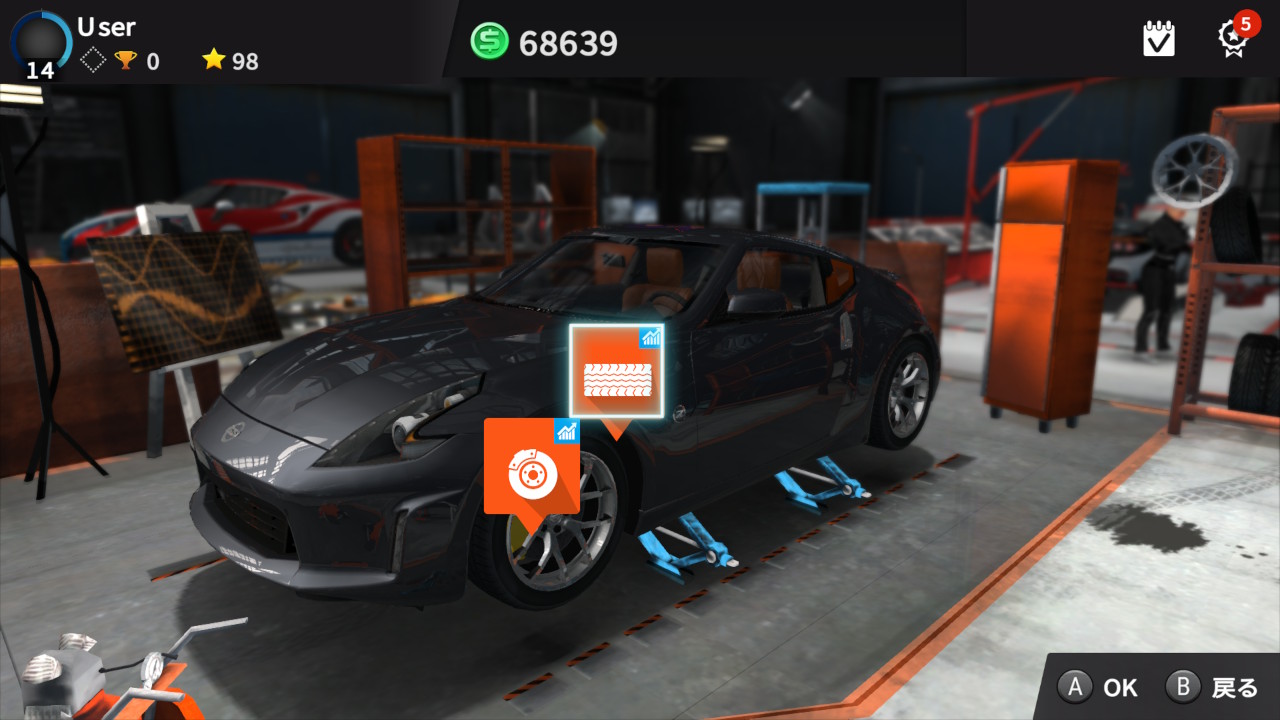Select the tire upgrade icon
Screen dimensions: 1280x720
617,371
